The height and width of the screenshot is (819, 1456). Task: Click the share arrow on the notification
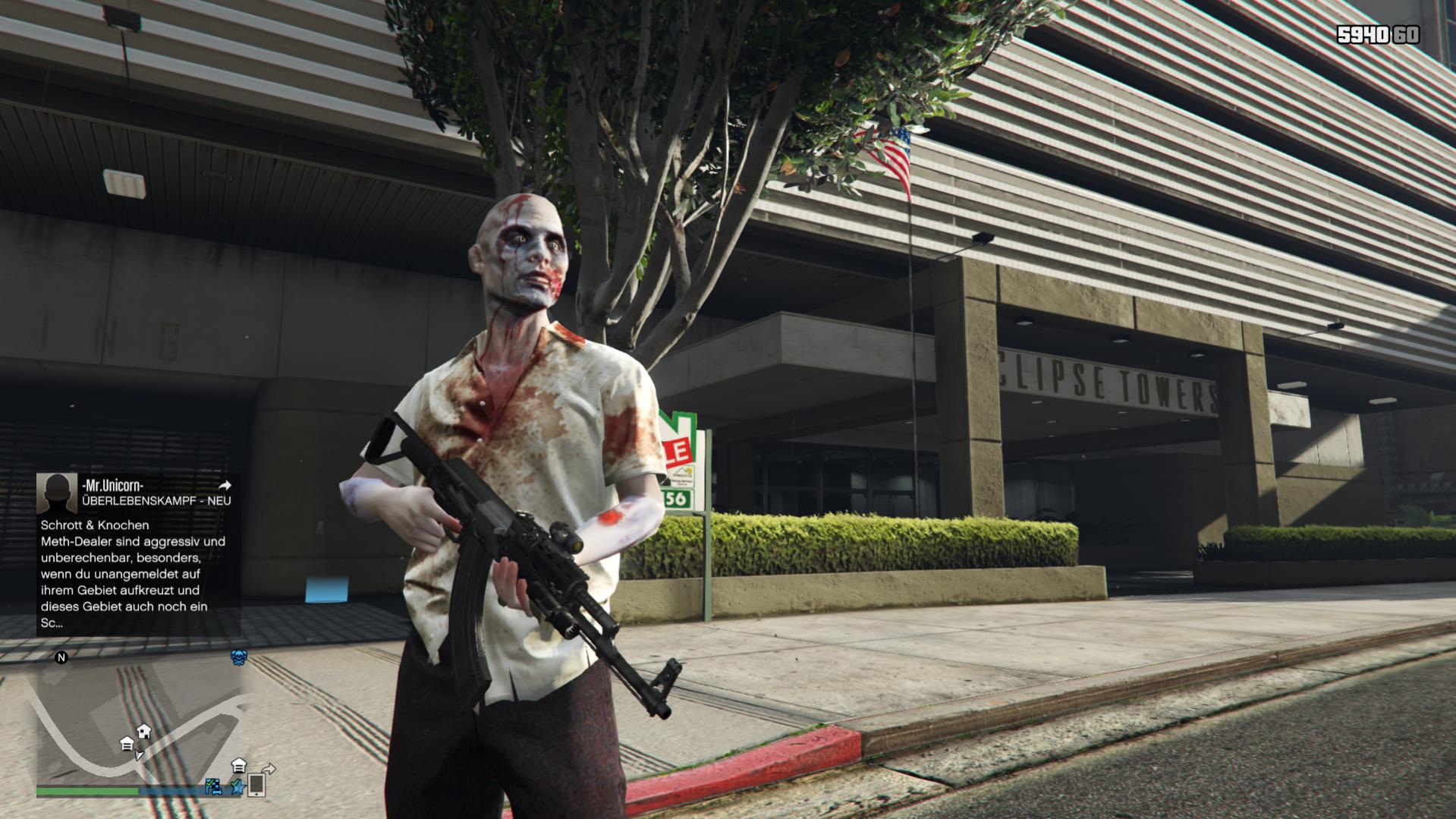click(225, 485)
